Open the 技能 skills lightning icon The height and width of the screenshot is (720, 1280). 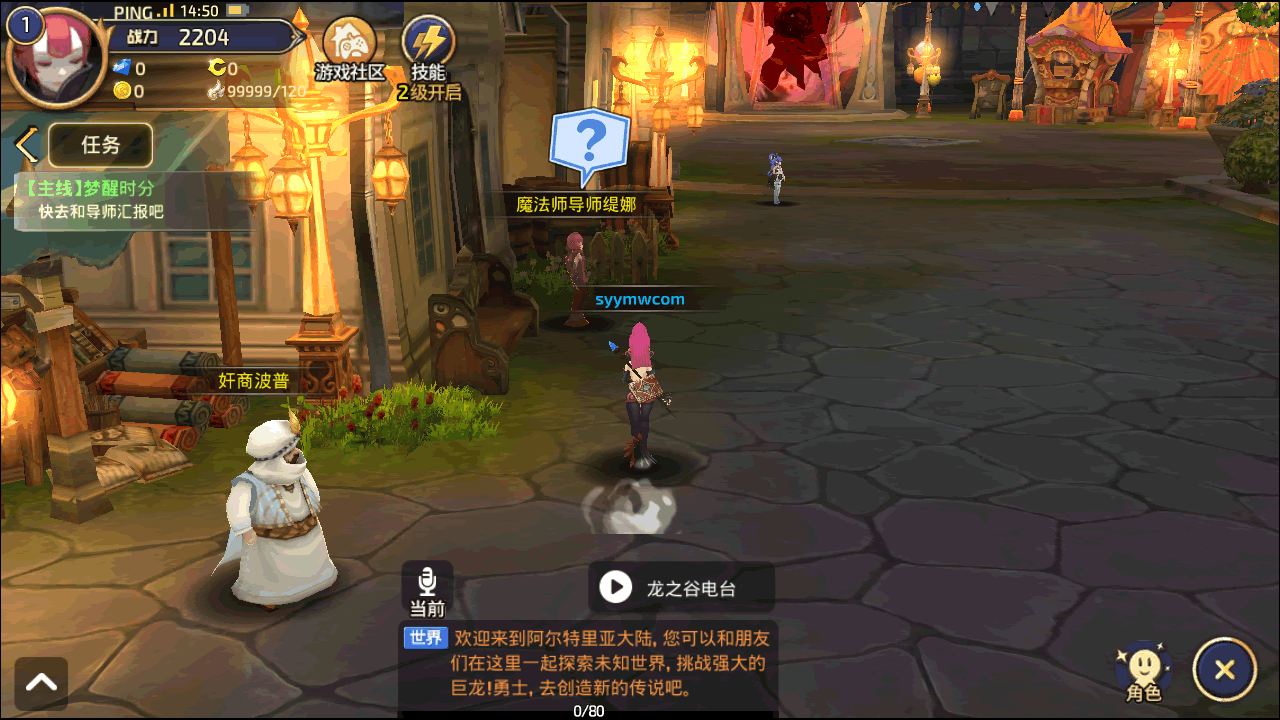click(x=428, y=46)
